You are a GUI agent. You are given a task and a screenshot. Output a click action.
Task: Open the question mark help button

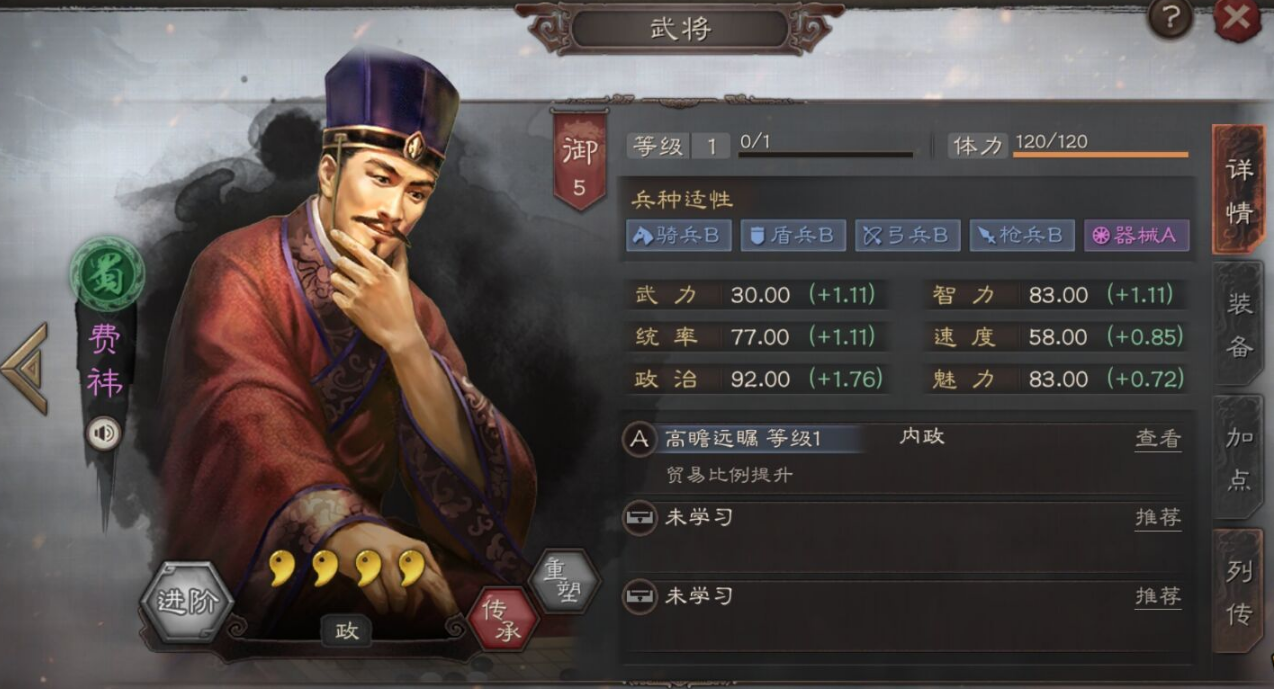coord(1169,18)
